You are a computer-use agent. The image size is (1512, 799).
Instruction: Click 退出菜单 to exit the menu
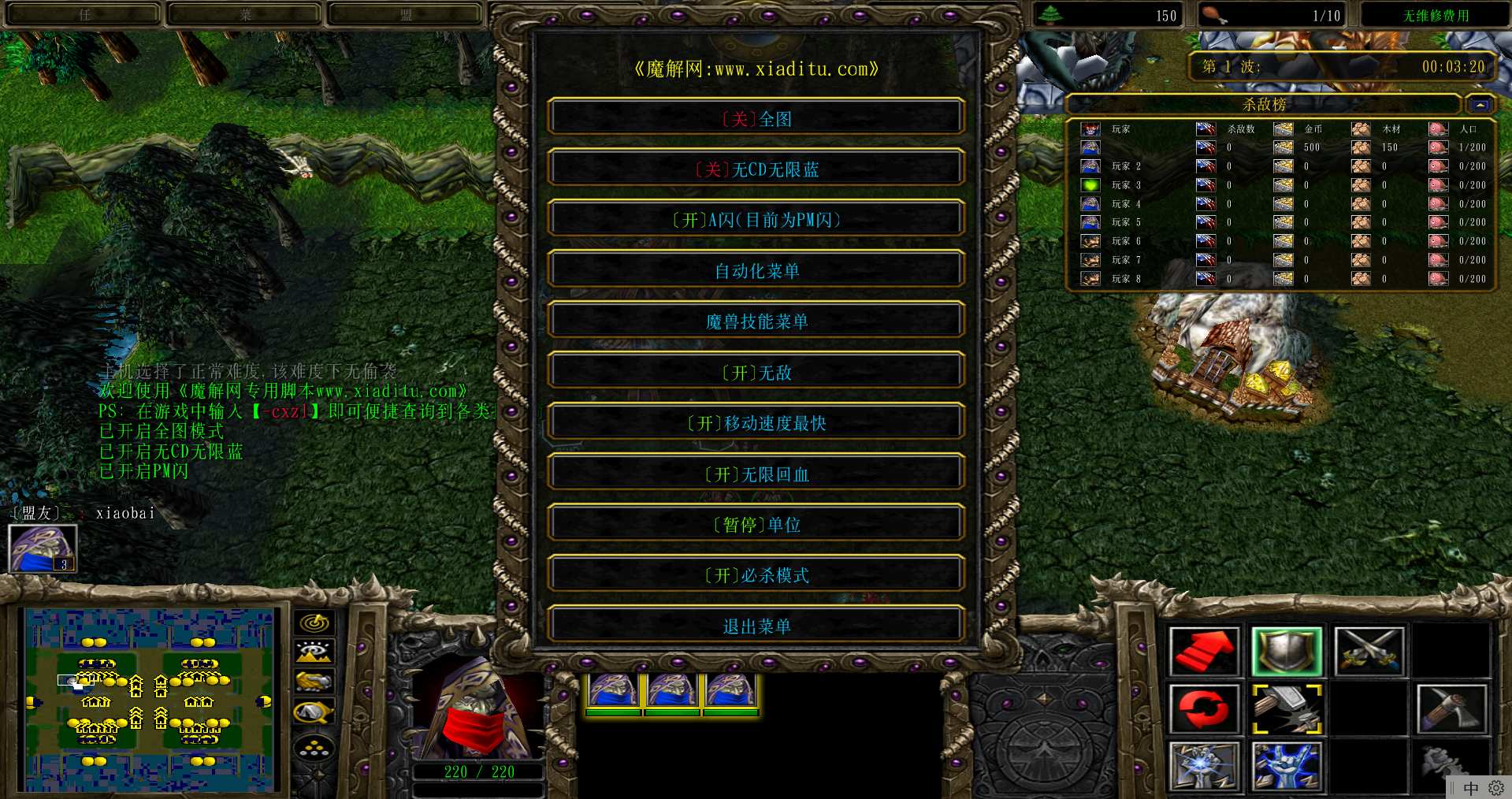coord(756,626)
